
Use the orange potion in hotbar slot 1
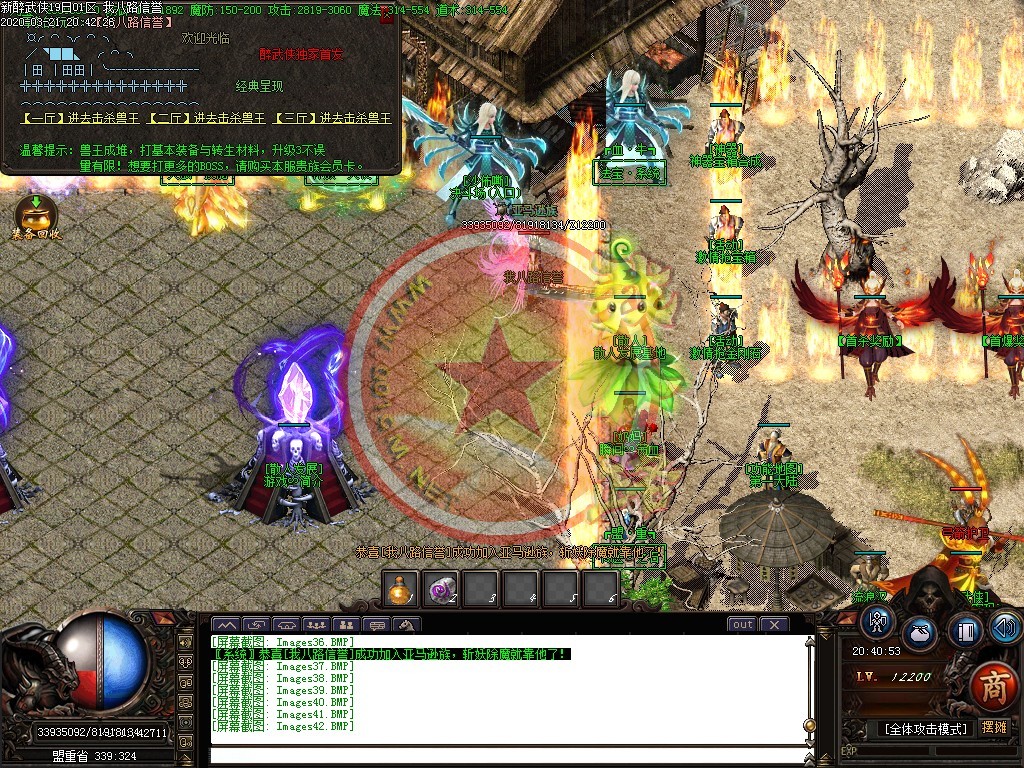click(x=401, y=589)
